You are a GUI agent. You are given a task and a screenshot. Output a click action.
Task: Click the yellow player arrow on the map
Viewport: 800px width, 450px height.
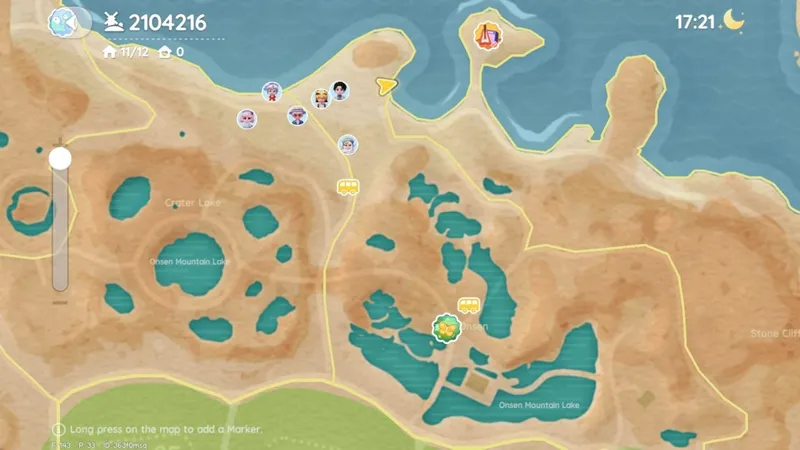click(385, 86)
